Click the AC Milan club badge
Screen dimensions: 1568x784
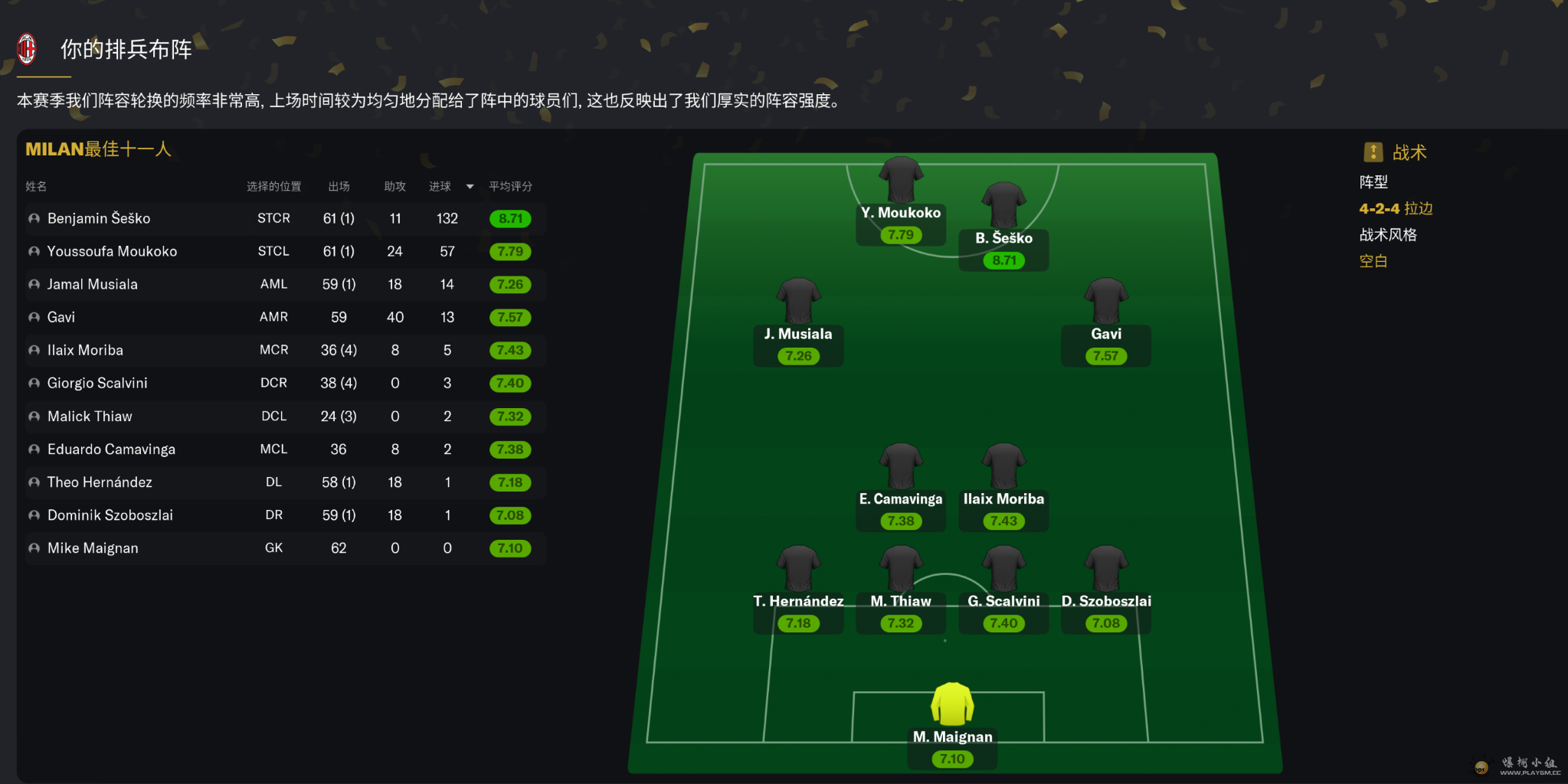pos(27,49)
